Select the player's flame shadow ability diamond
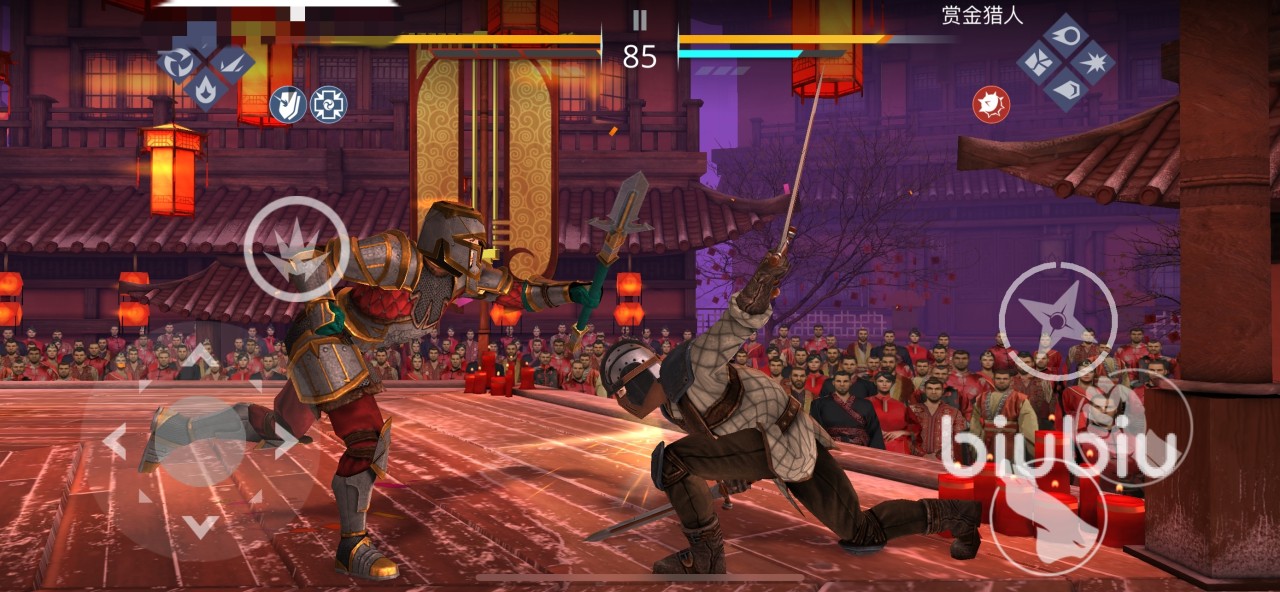This screenshot has width=1280, height=592. [206, 88]
